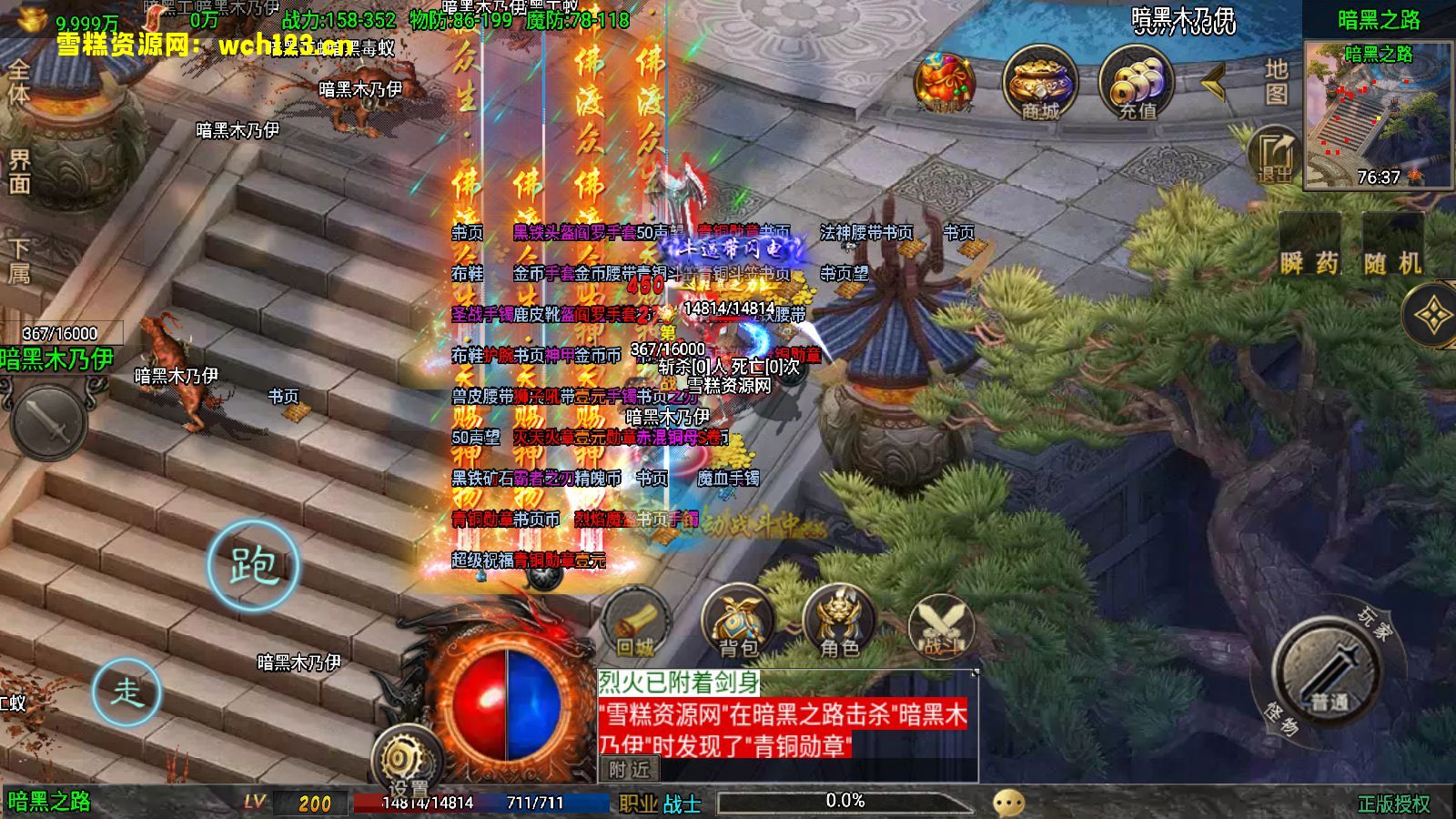Click the 0.0% experience progress bar
Image resolution: width=1456 pixels, height=819 pixels.
tap(846, 803)
